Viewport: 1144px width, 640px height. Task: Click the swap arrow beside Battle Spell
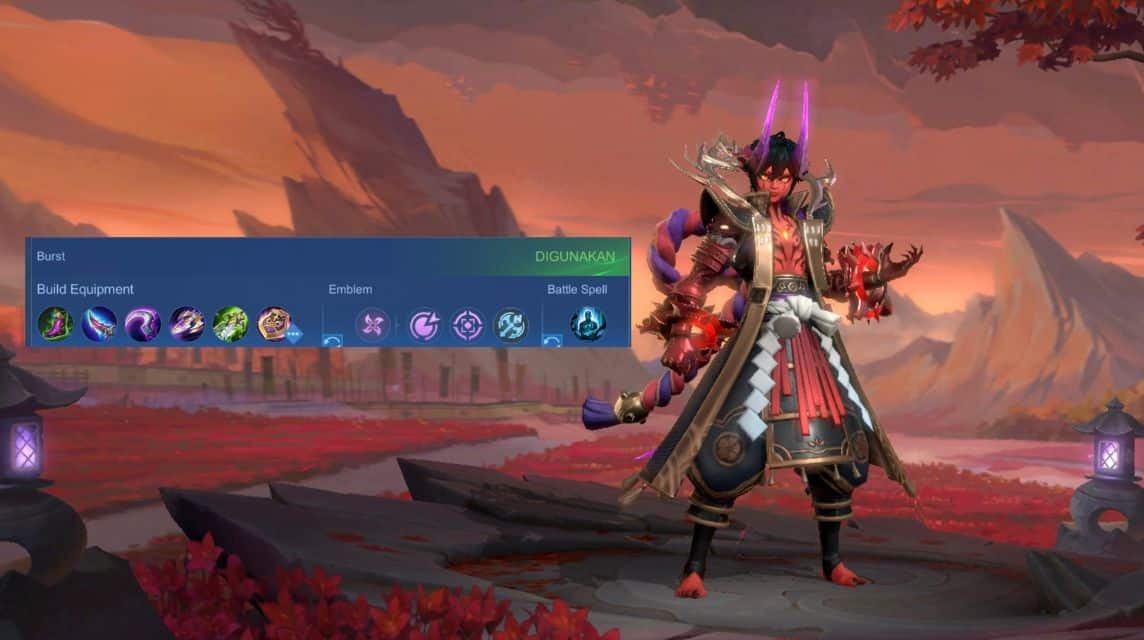click(x=552, y=340)
